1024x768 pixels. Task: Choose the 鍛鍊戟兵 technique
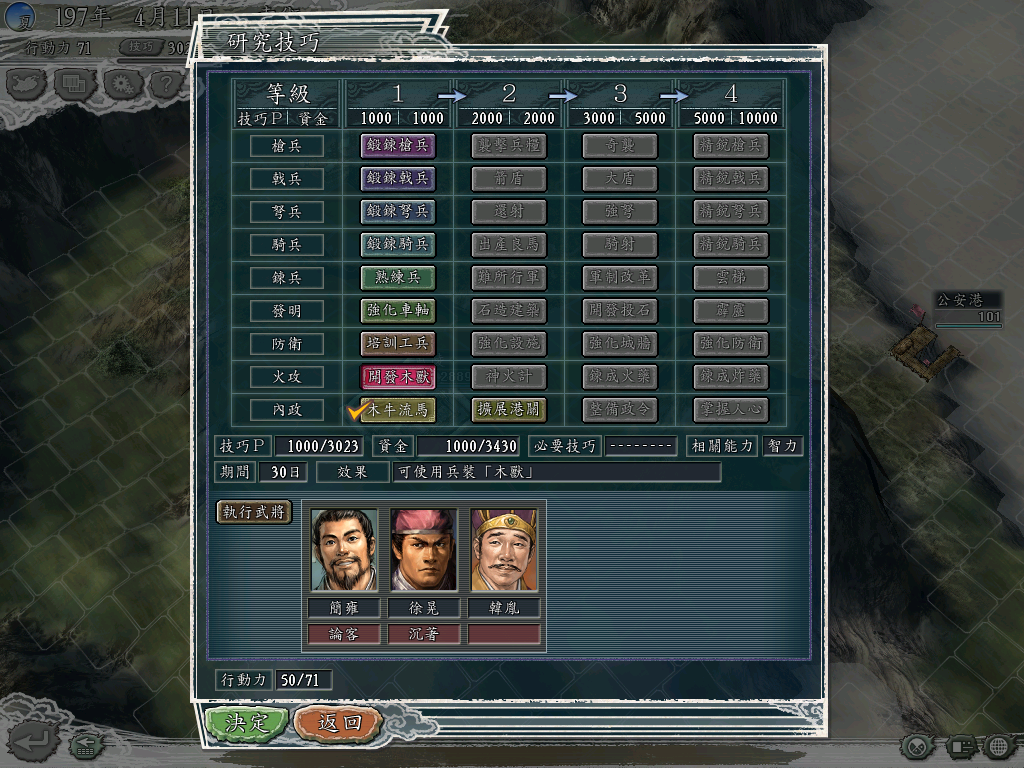[x=398, y=179]
